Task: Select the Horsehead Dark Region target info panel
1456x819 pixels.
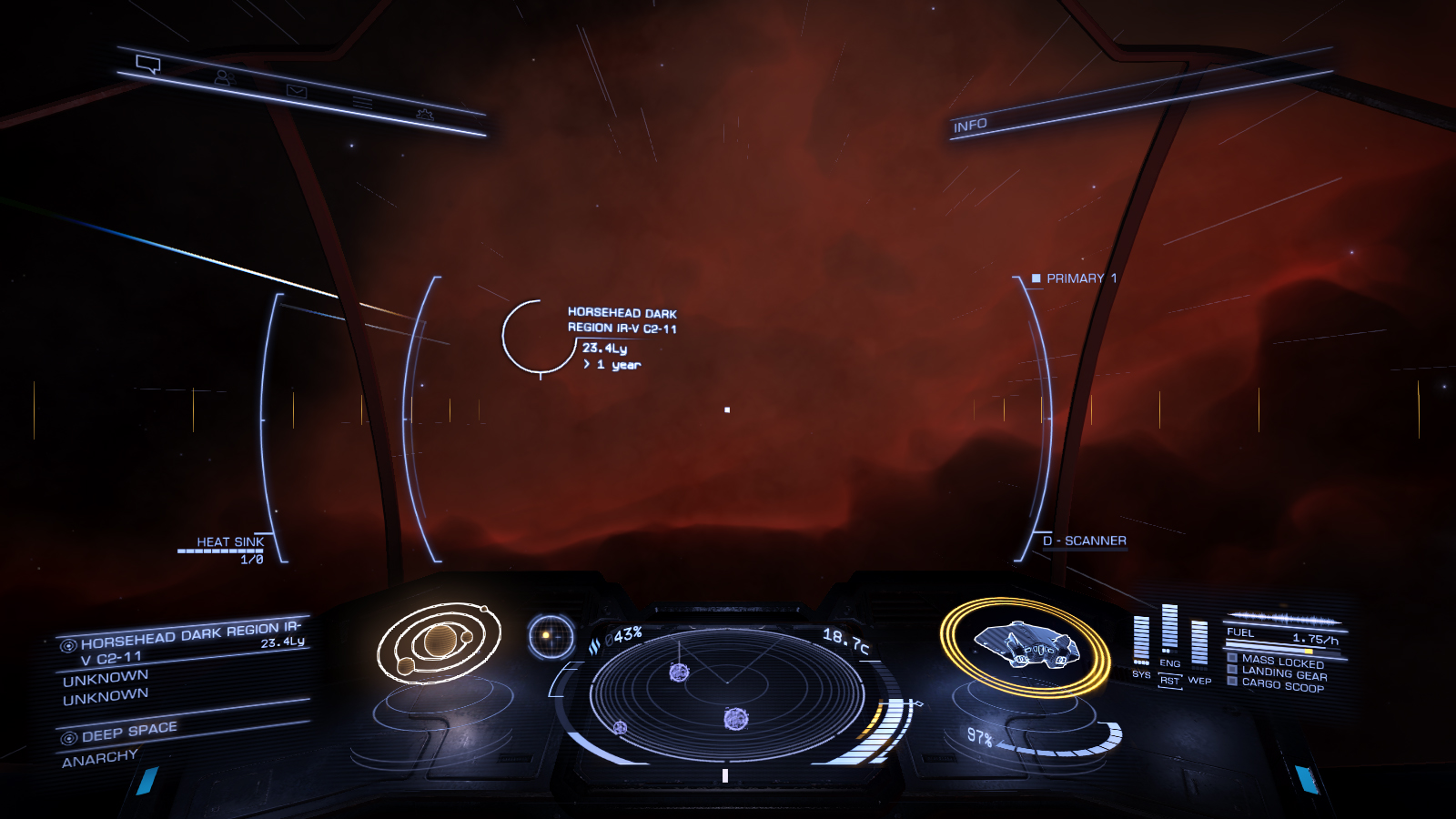Action: point(182,662)
